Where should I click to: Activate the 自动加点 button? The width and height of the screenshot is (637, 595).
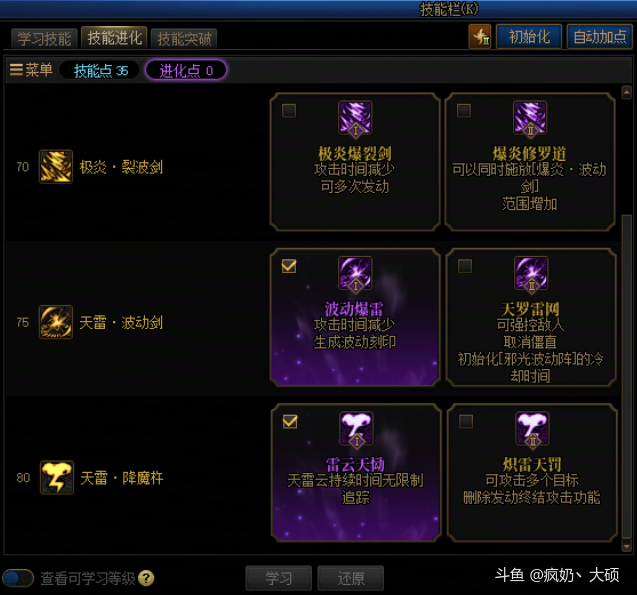[x=599, y=37]
